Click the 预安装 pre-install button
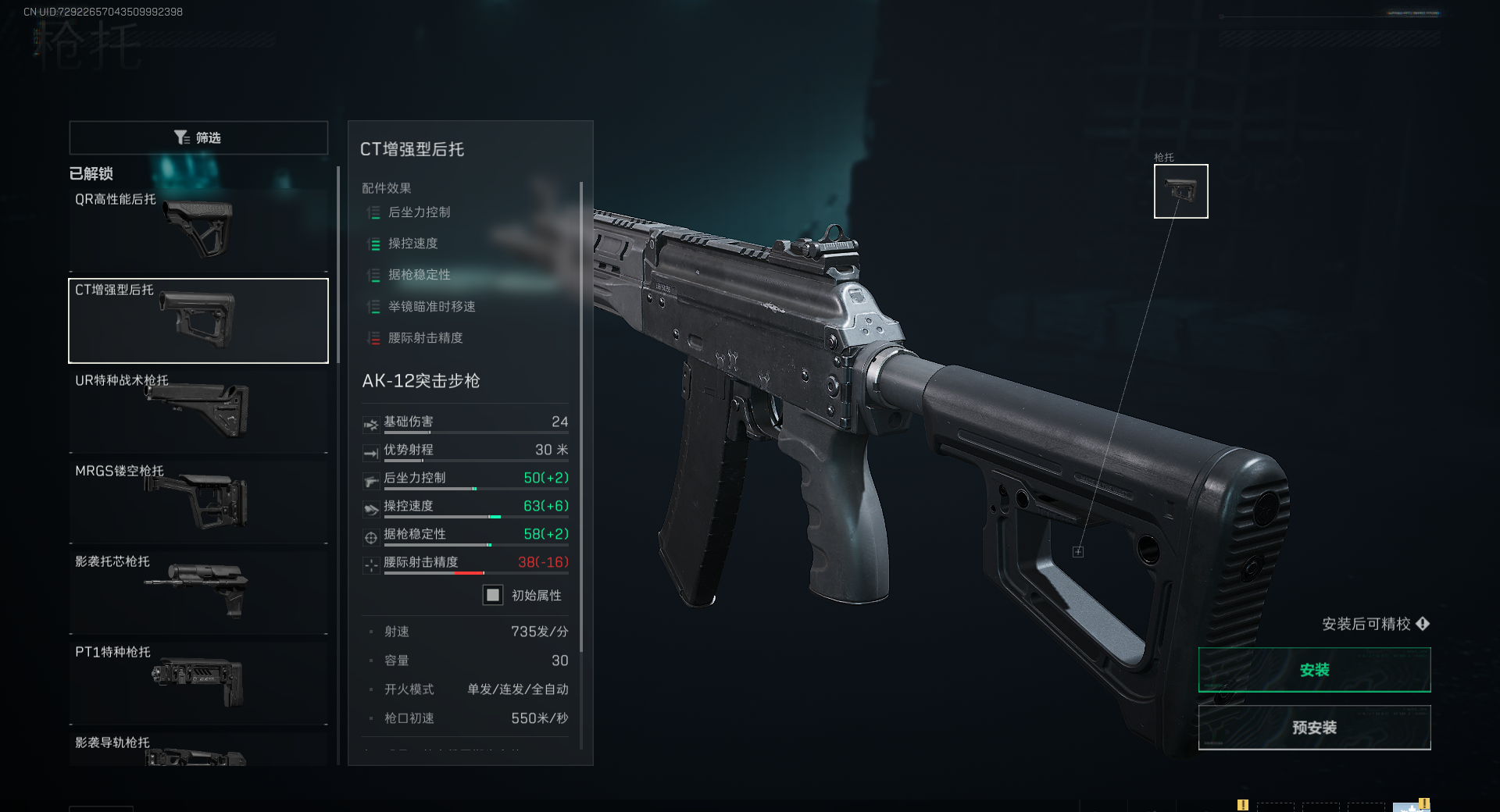This screenshot has width=1500, height=812. [1314, 727]
